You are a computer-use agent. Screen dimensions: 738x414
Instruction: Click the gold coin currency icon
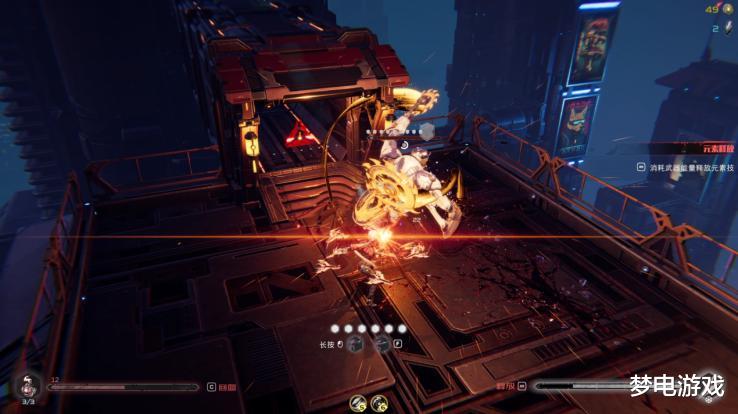tap(729, 9)
